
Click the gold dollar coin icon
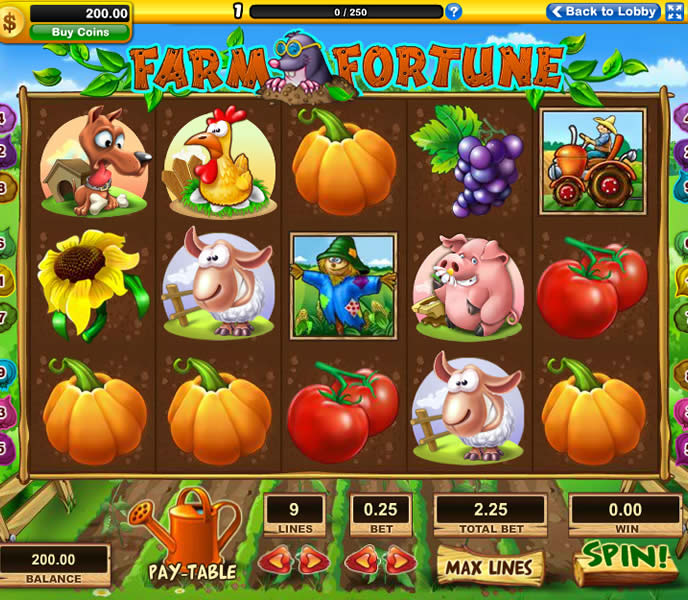14,23
